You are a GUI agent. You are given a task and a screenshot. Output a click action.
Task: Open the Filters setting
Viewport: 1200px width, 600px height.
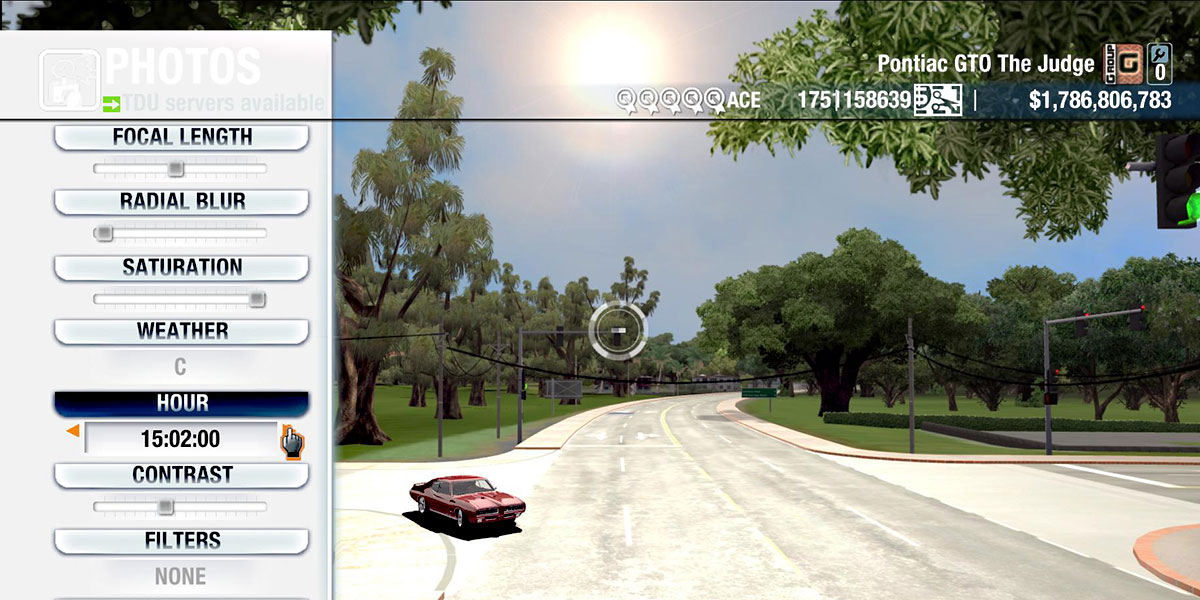coord(181,541)
